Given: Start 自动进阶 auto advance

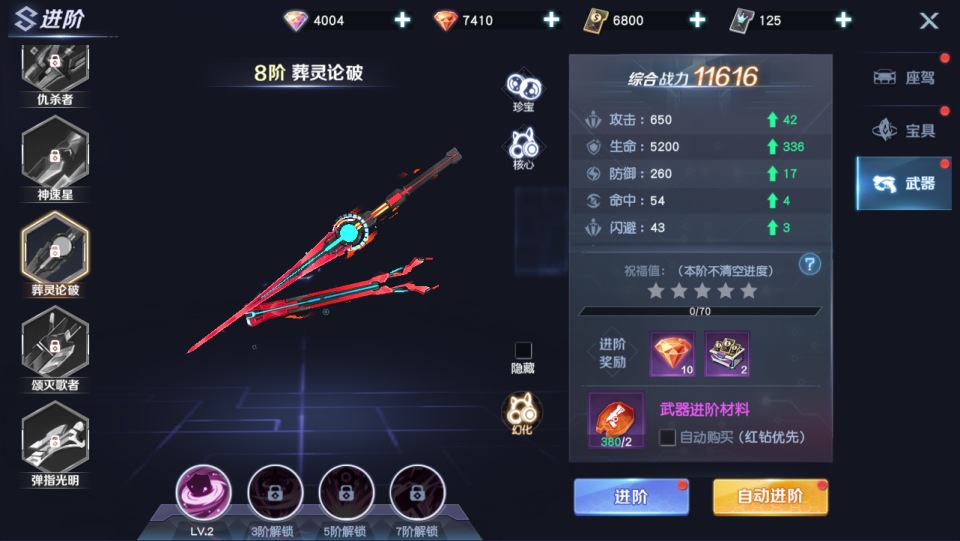Looking at the screenshot, I should [770, 496].
